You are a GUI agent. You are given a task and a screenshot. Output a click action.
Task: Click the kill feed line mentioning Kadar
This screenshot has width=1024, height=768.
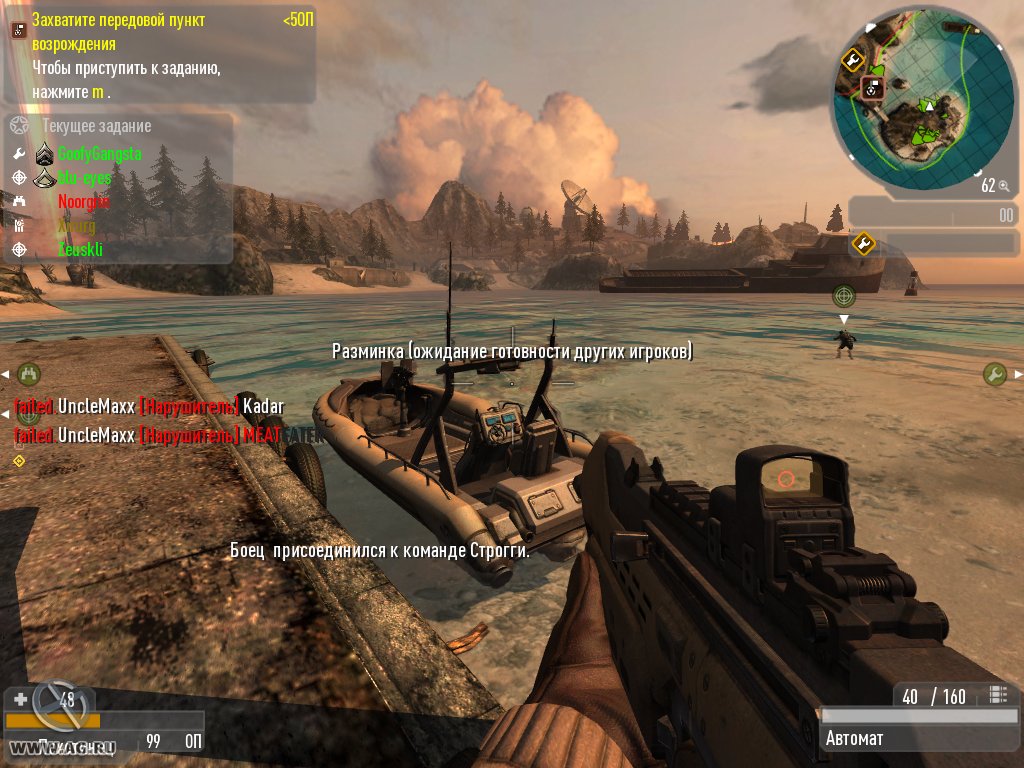point(149,406)
